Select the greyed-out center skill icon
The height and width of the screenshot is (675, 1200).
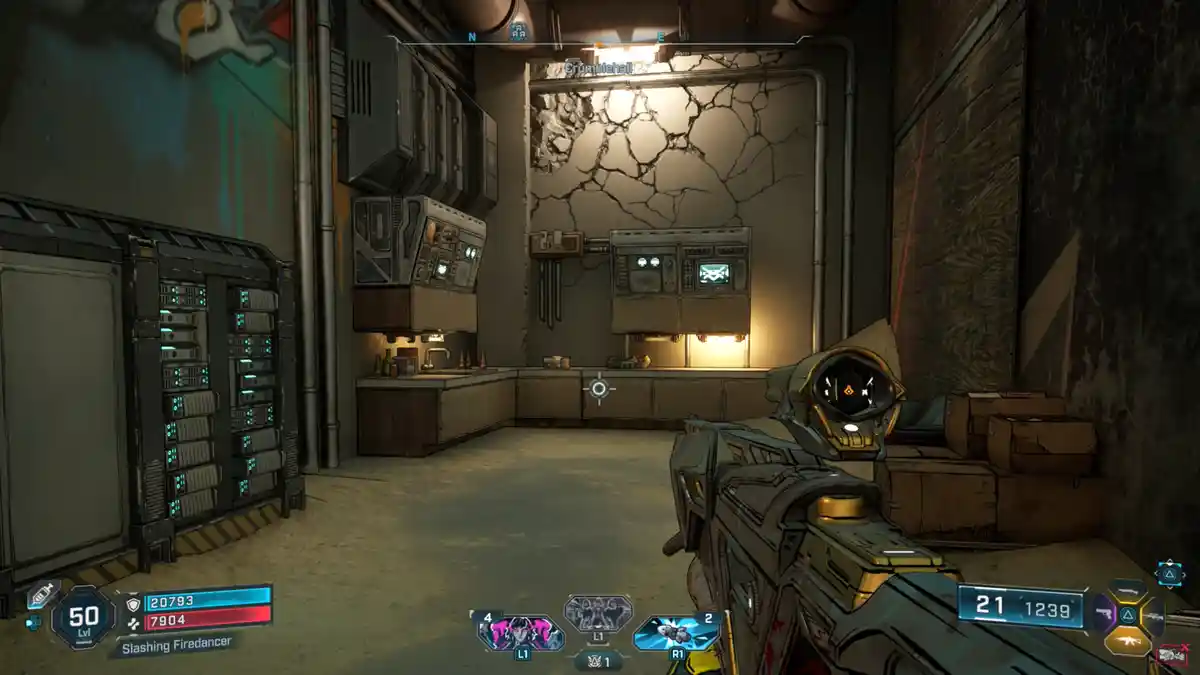coord(598,613)
